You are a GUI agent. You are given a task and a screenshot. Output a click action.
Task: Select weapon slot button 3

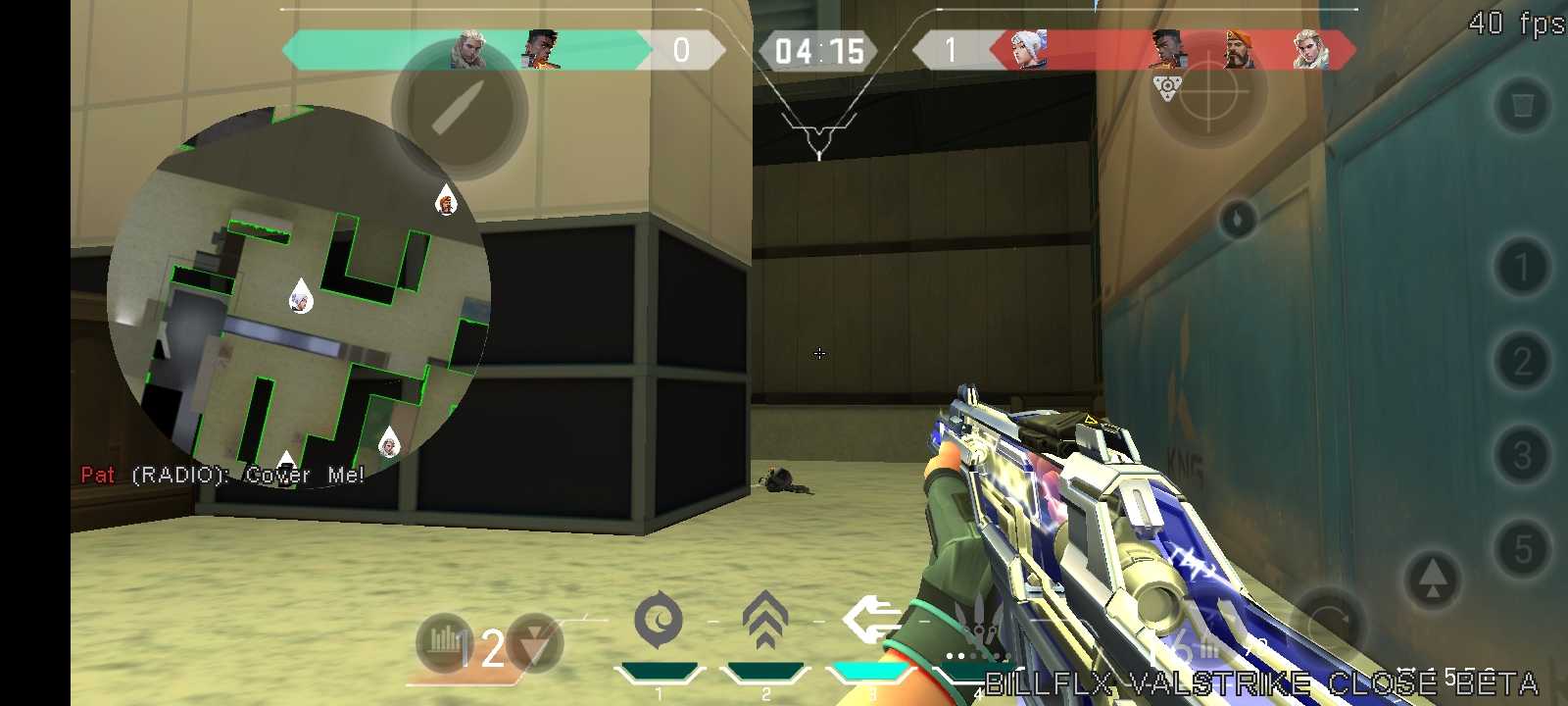coord(1522,455)
